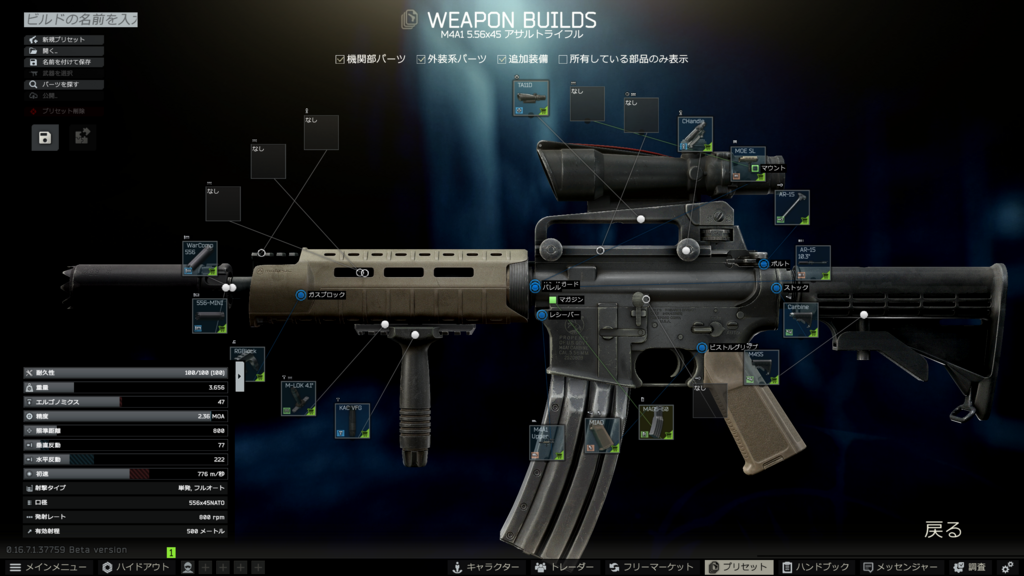Switch to the フリーマーケット tab
This screenshot has height=576, width=1024.
tap(651, 567)
